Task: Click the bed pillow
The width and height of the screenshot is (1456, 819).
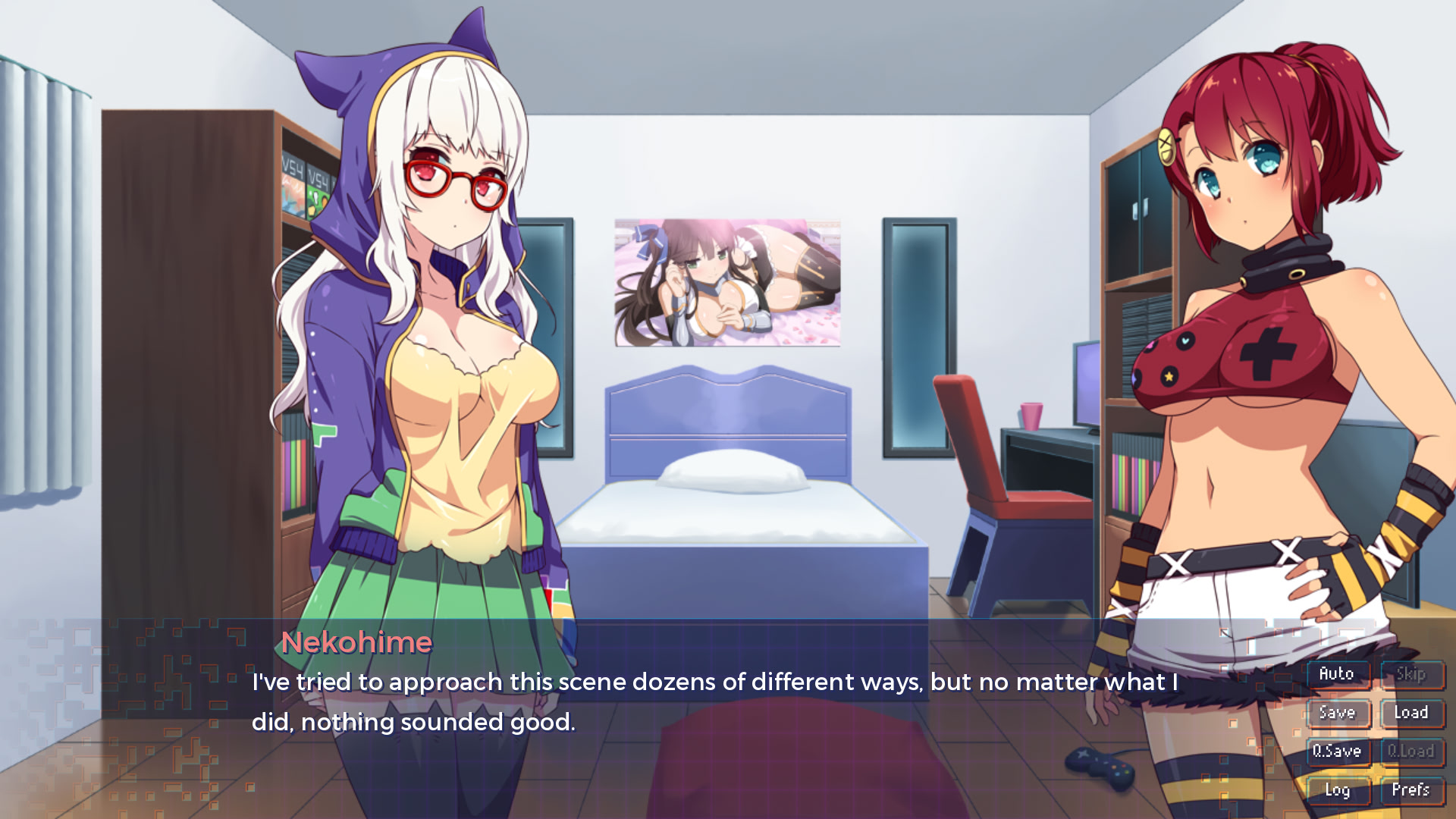Action: (x=732, y=470)
